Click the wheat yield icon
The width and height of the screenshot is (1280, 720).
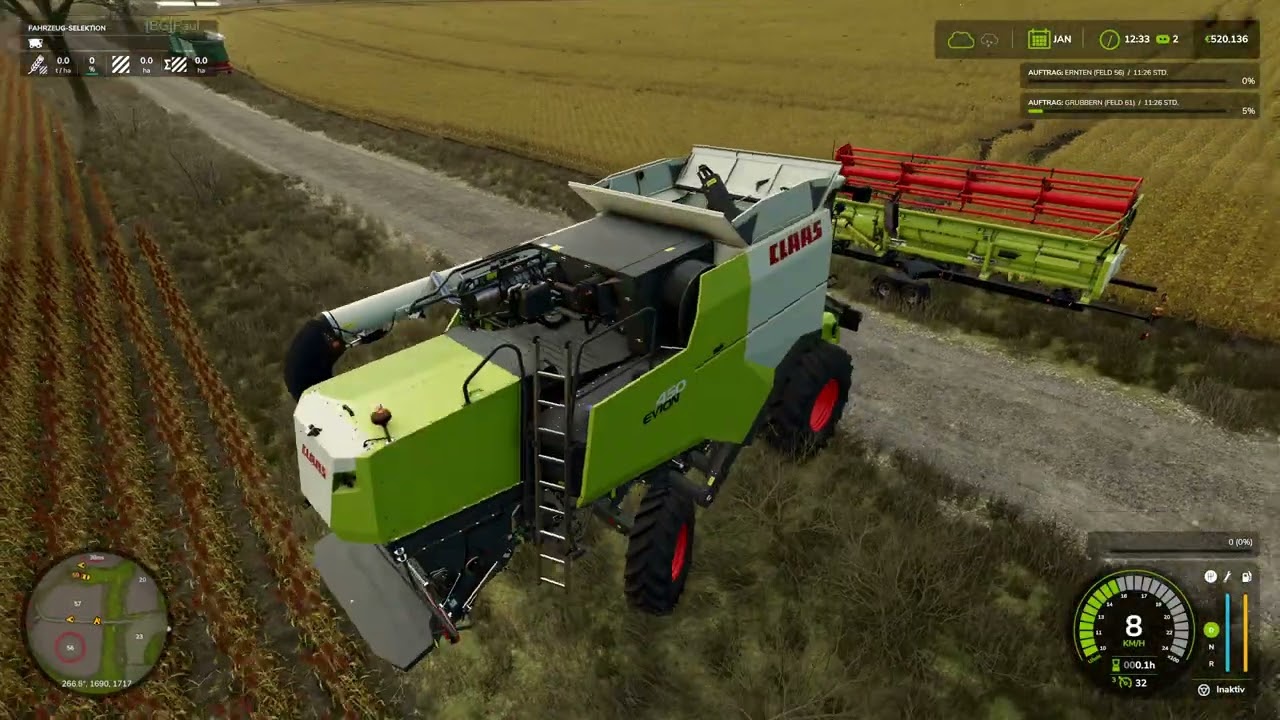pyautogui.click(x=37, y=65)
